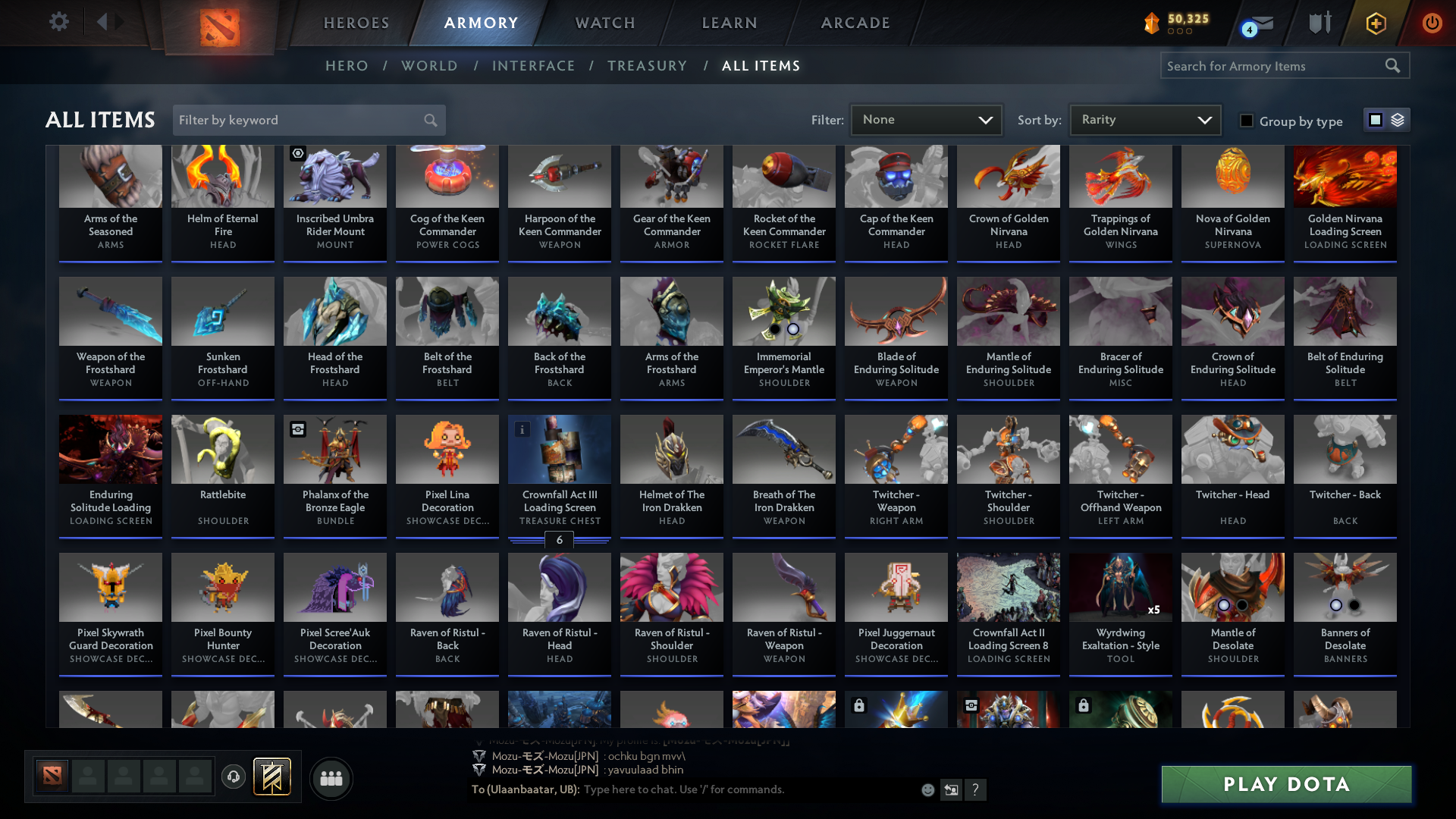This screenshot has height=819, width=1456.
Task: Click the group finder people icon
Action: pos(331,778)
